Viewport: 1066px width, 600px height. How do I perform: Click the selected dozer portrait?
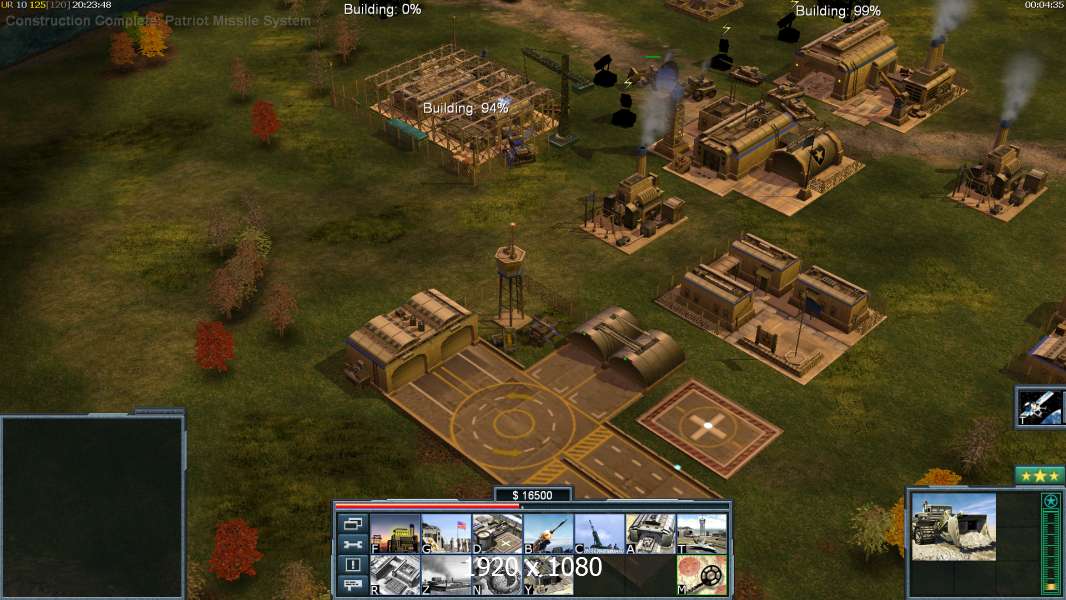click(x=953, y=526)
